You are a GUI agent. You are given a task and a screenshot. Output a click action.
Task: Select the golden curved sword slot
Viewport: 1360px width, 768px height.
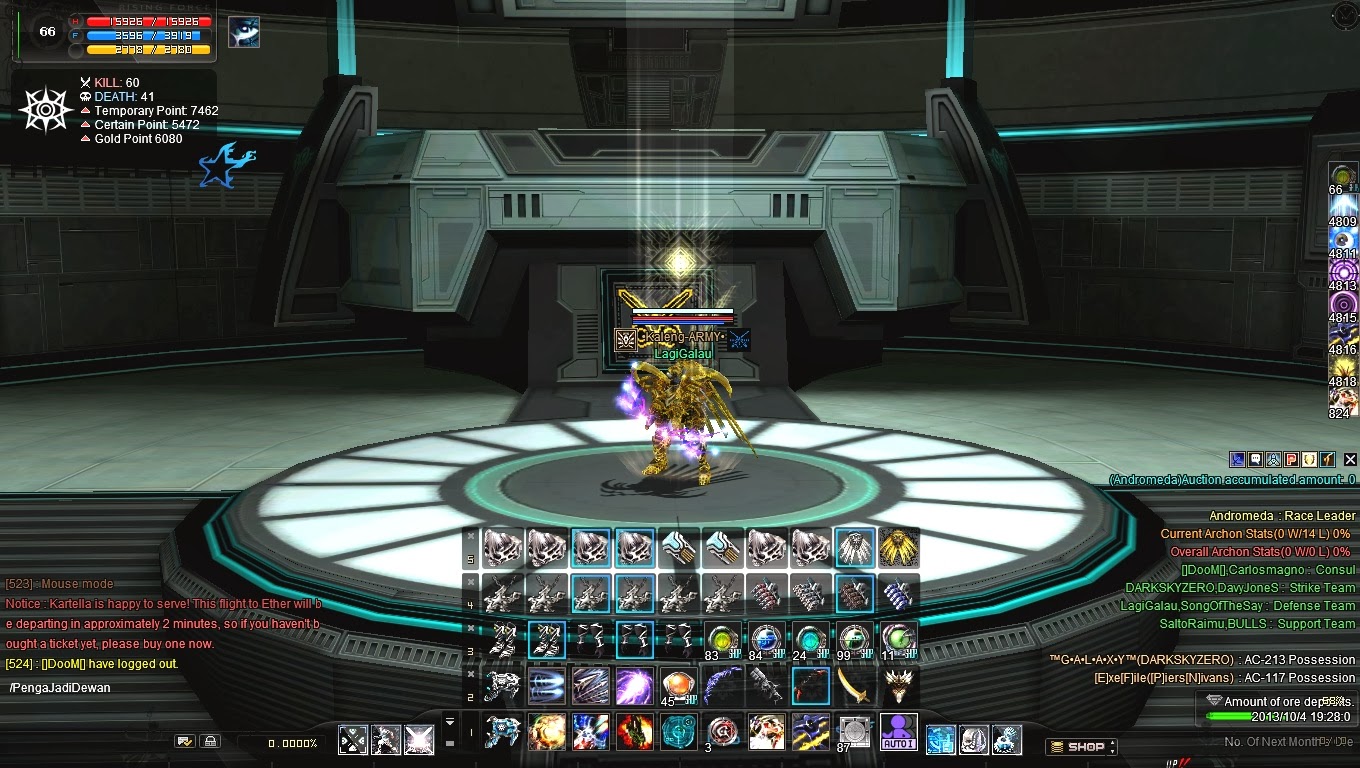coord(854,686)
